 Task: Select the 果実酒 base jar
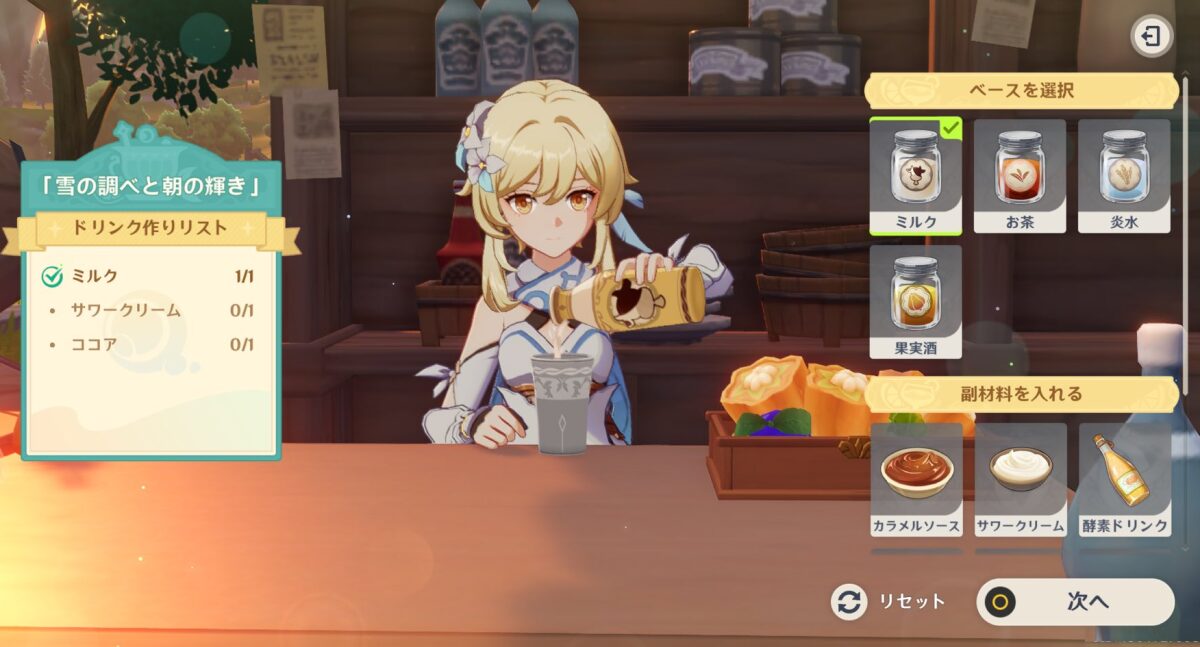(x=915, y=301)
